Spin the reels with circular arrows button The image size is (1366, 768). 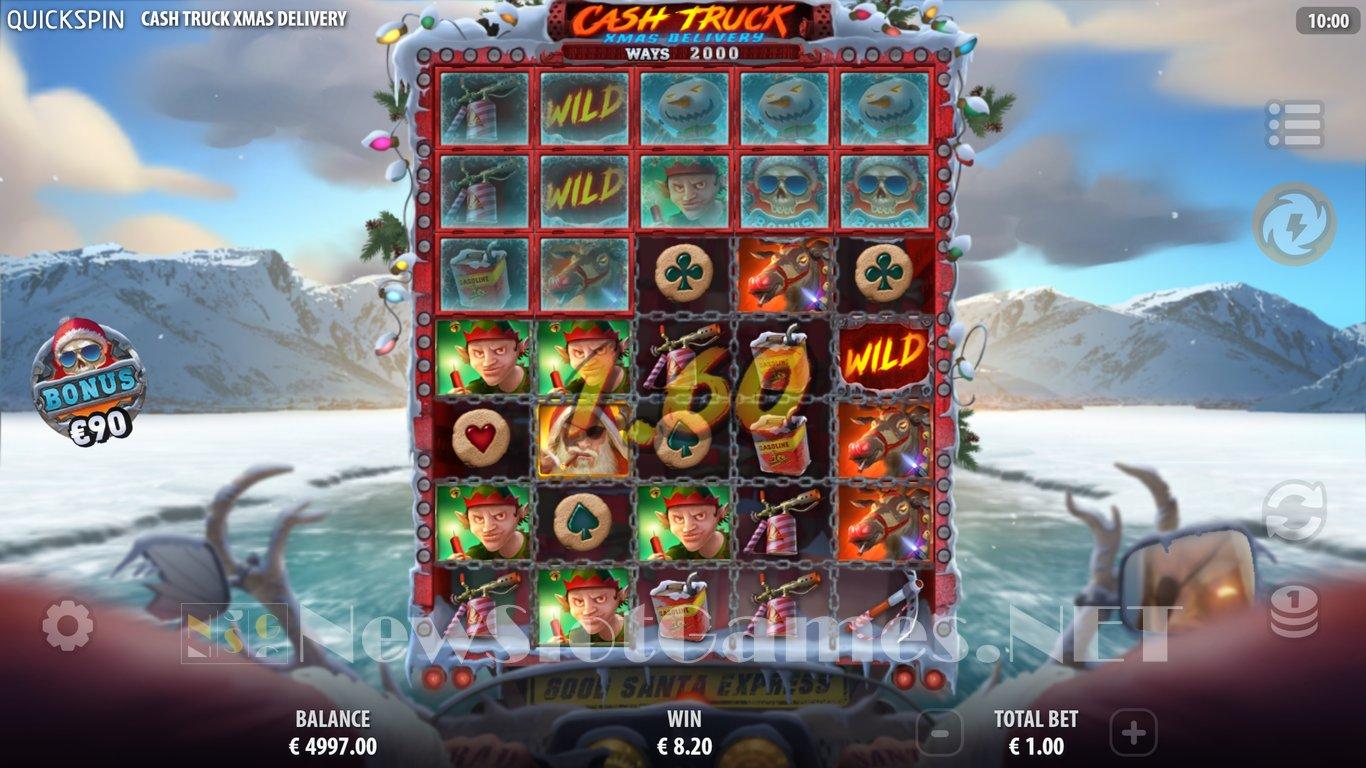point(1294,511)
